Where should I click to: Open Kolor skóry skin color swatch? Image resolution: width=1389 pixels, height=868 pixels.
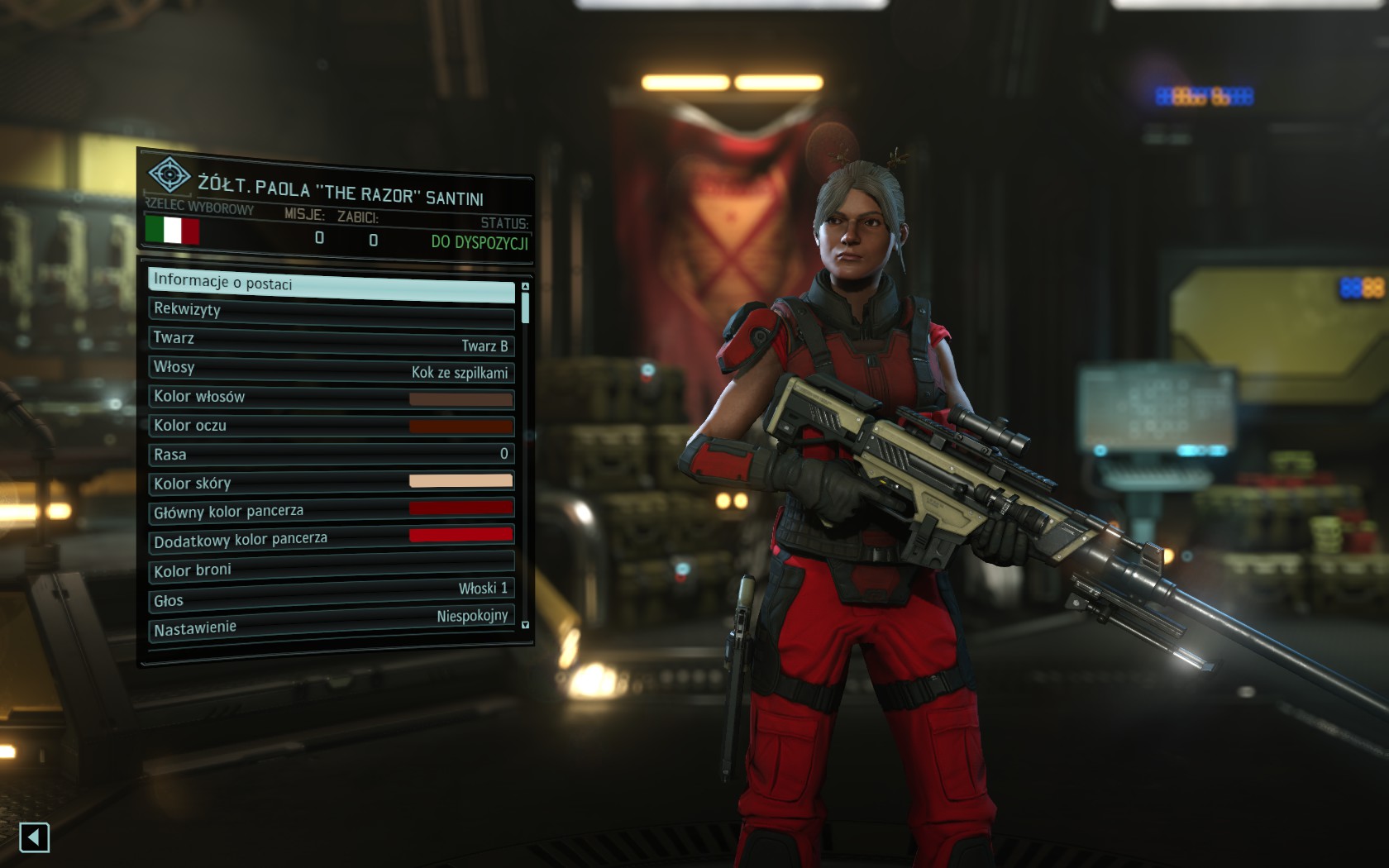[x=461, y=481]
